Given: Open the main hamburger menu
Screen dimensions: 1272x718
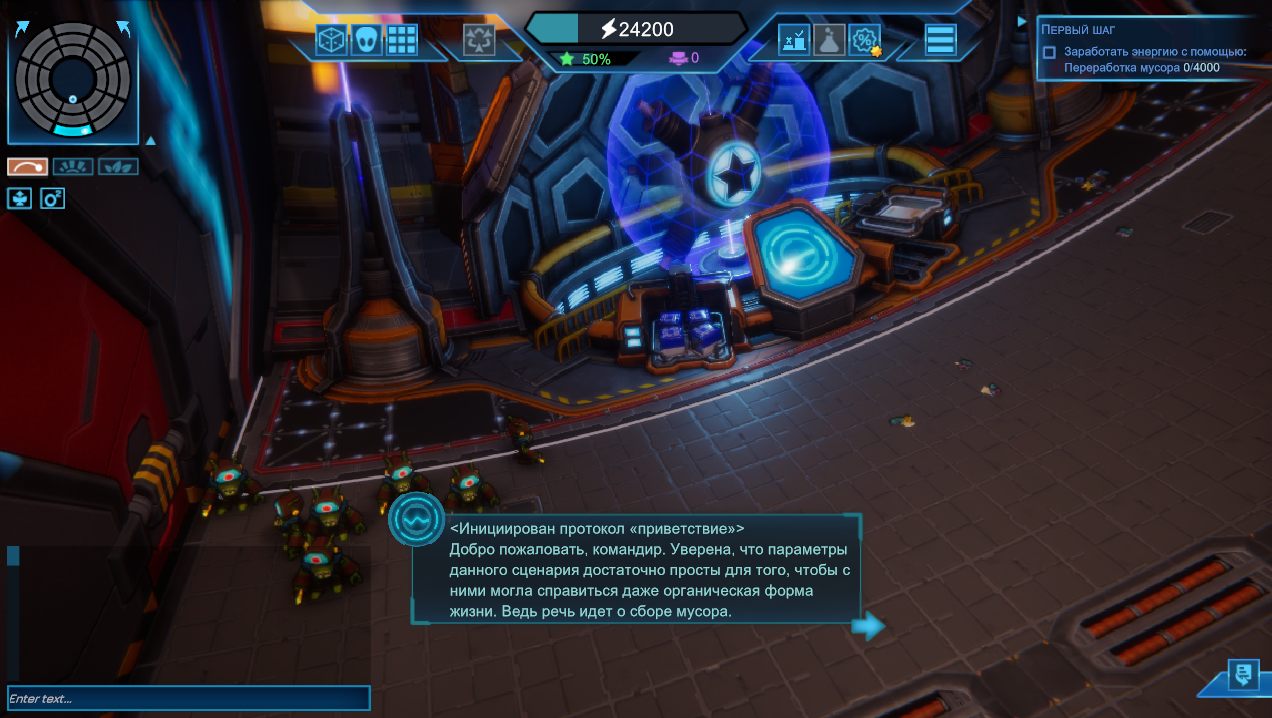Looking at the screenshot, I should click(941, 40).
